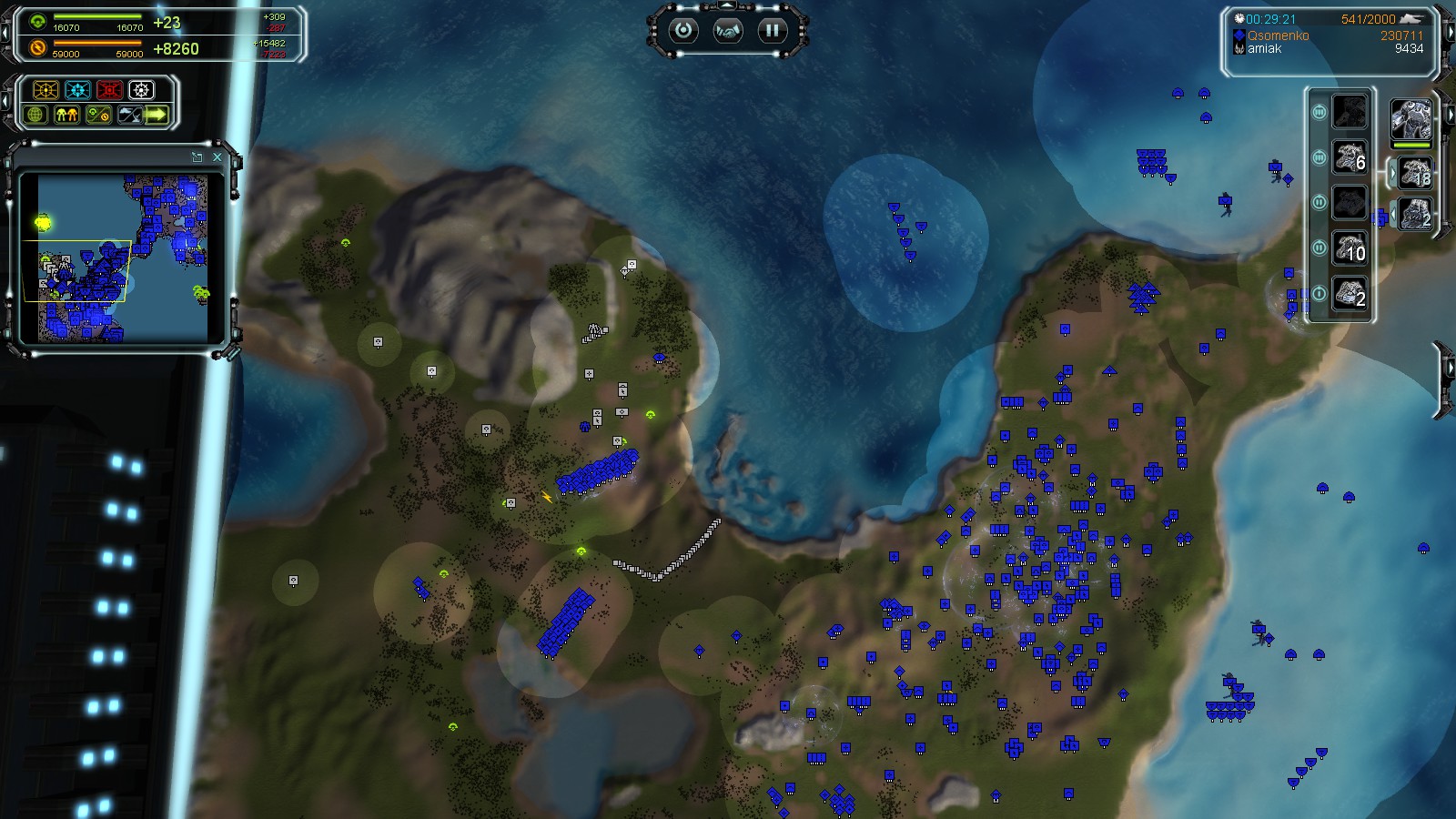Screen dimensions: 1456x819
Task: Collapse the top center panel via its chevron
Action: (x=727, y=5)
